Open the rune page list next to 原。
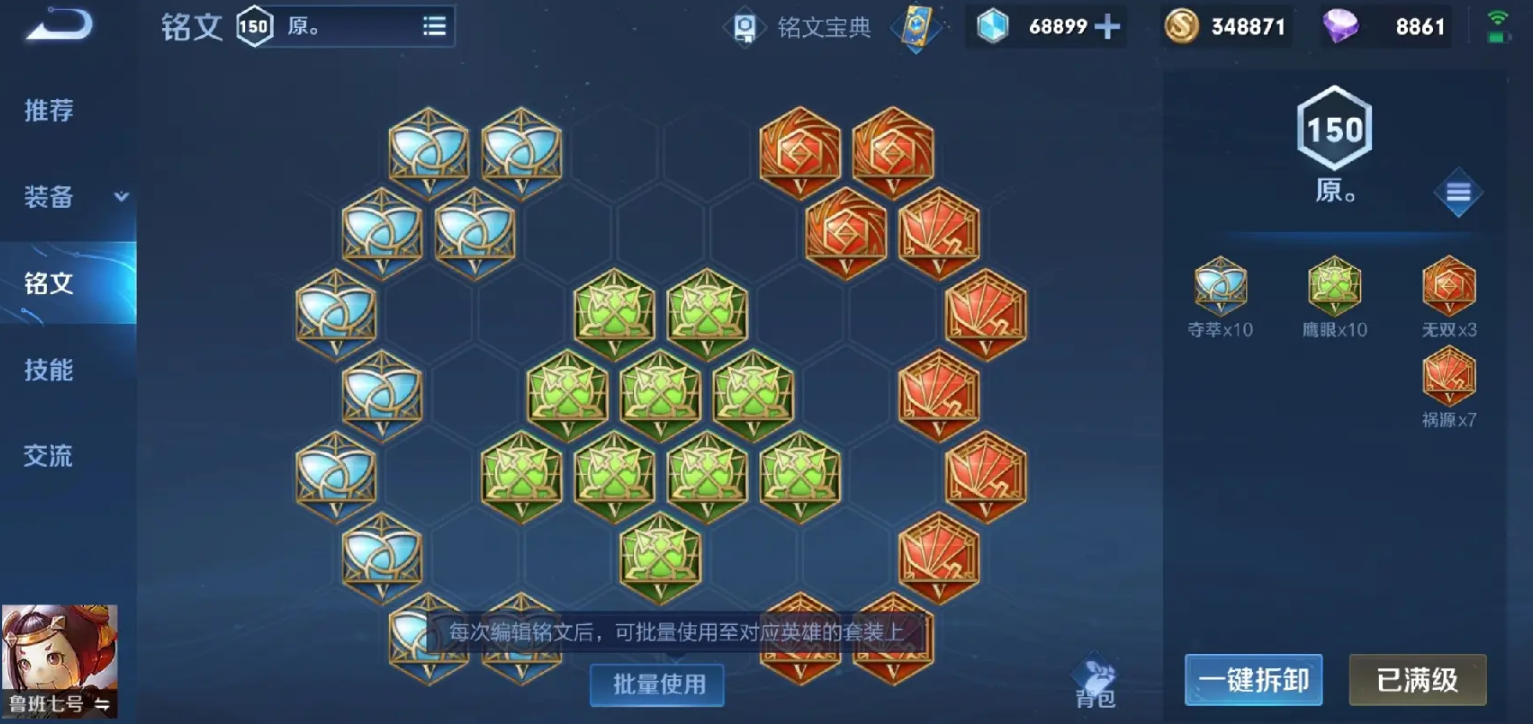1533x724 pixels. pyautogui.click(x=434, y=25)
